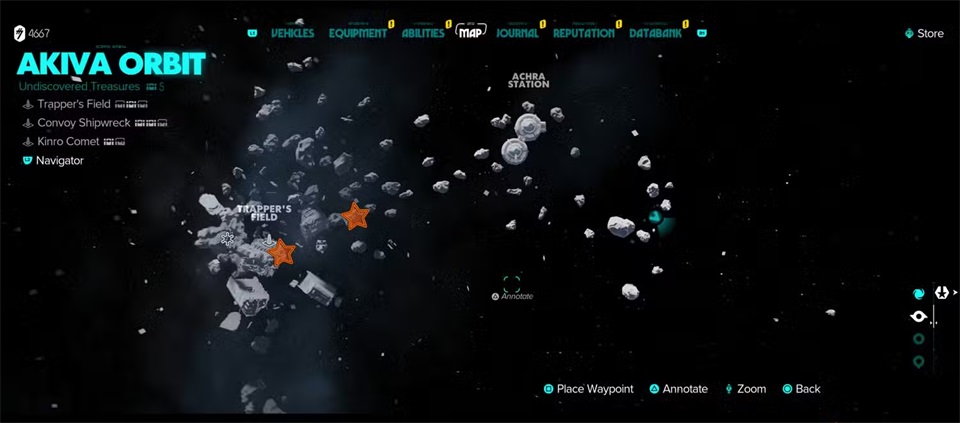960x423 pixels.
Task: Switch to the Vehicles tab
Action: (x=292, y=33)
